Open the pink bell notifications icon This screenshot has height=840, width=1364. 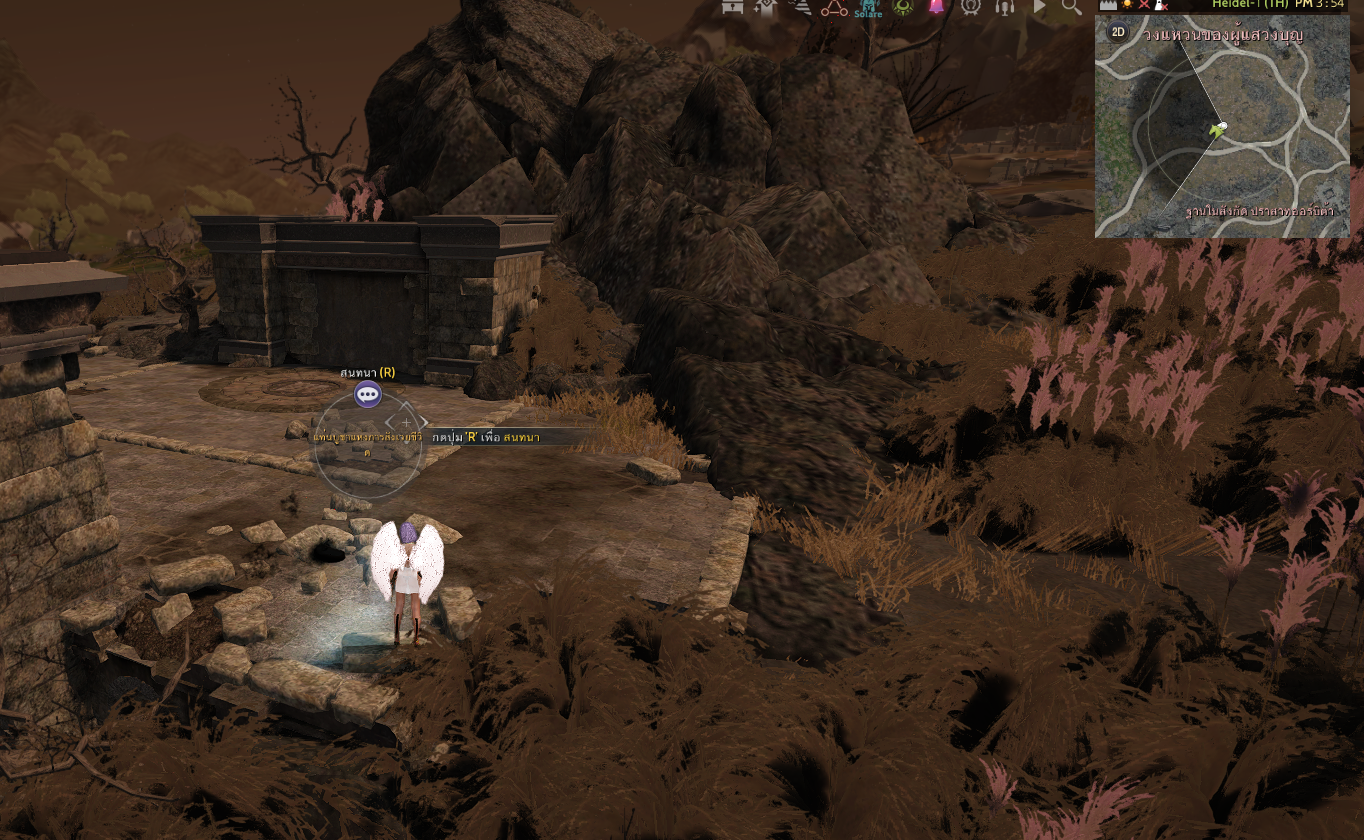pyautogui.click(x=936, y=7)
